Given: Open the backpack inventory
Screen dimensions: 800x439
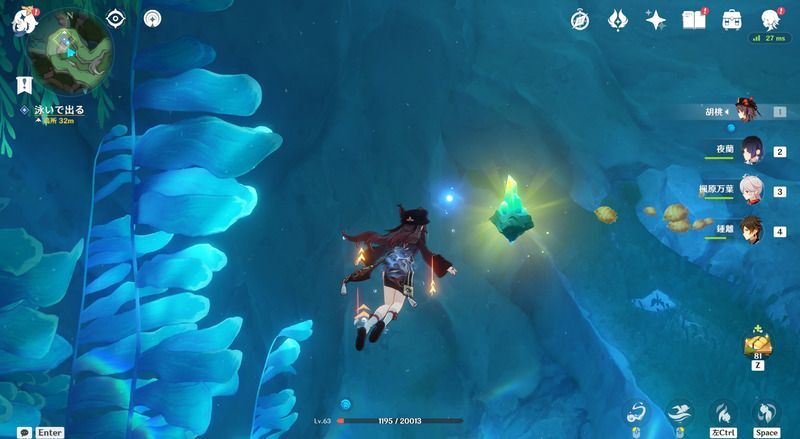Looking at the screenshot, I should (x=732, y=20).
